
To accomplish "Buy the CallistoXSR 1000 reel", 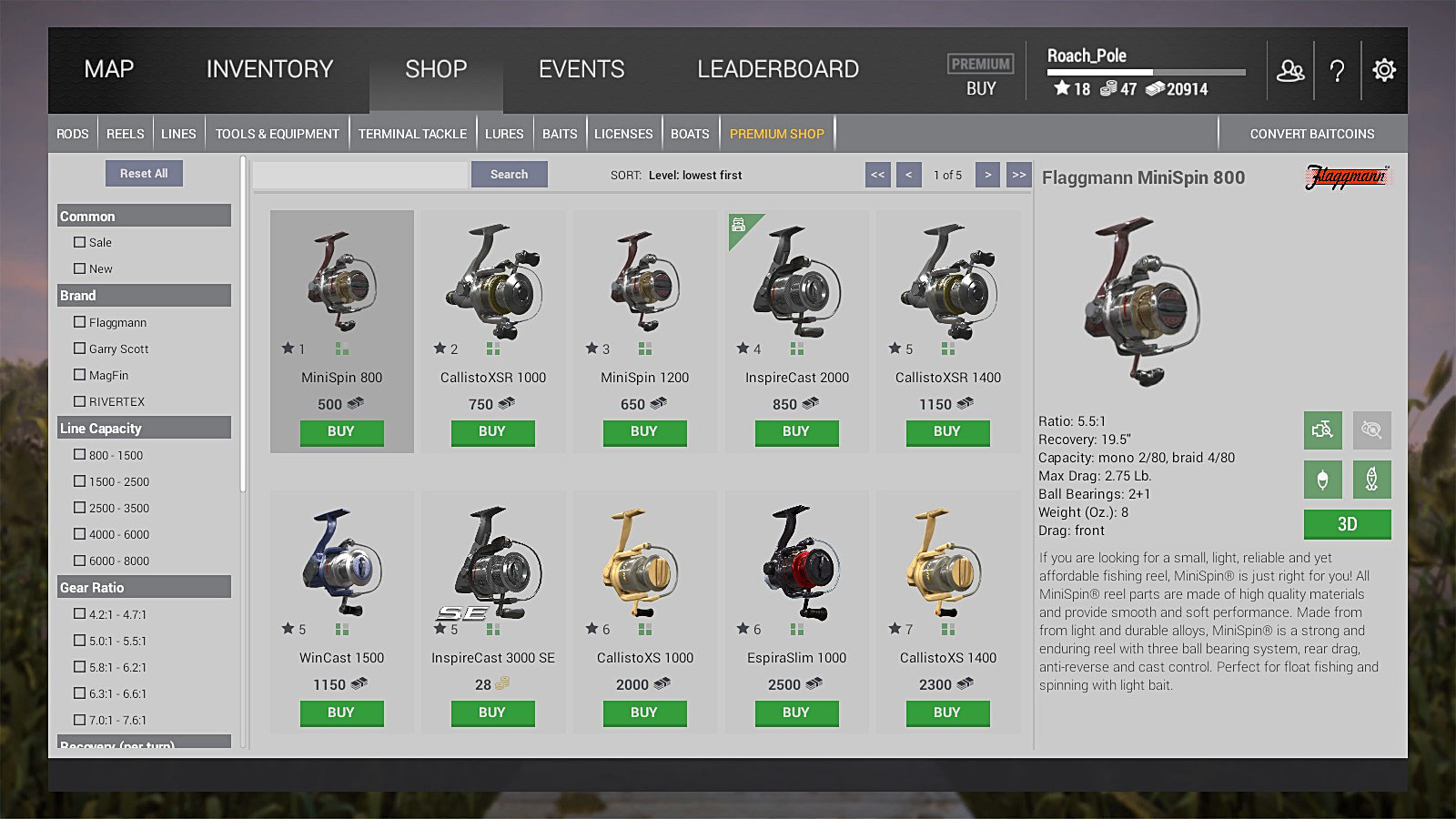I will 492,432.
